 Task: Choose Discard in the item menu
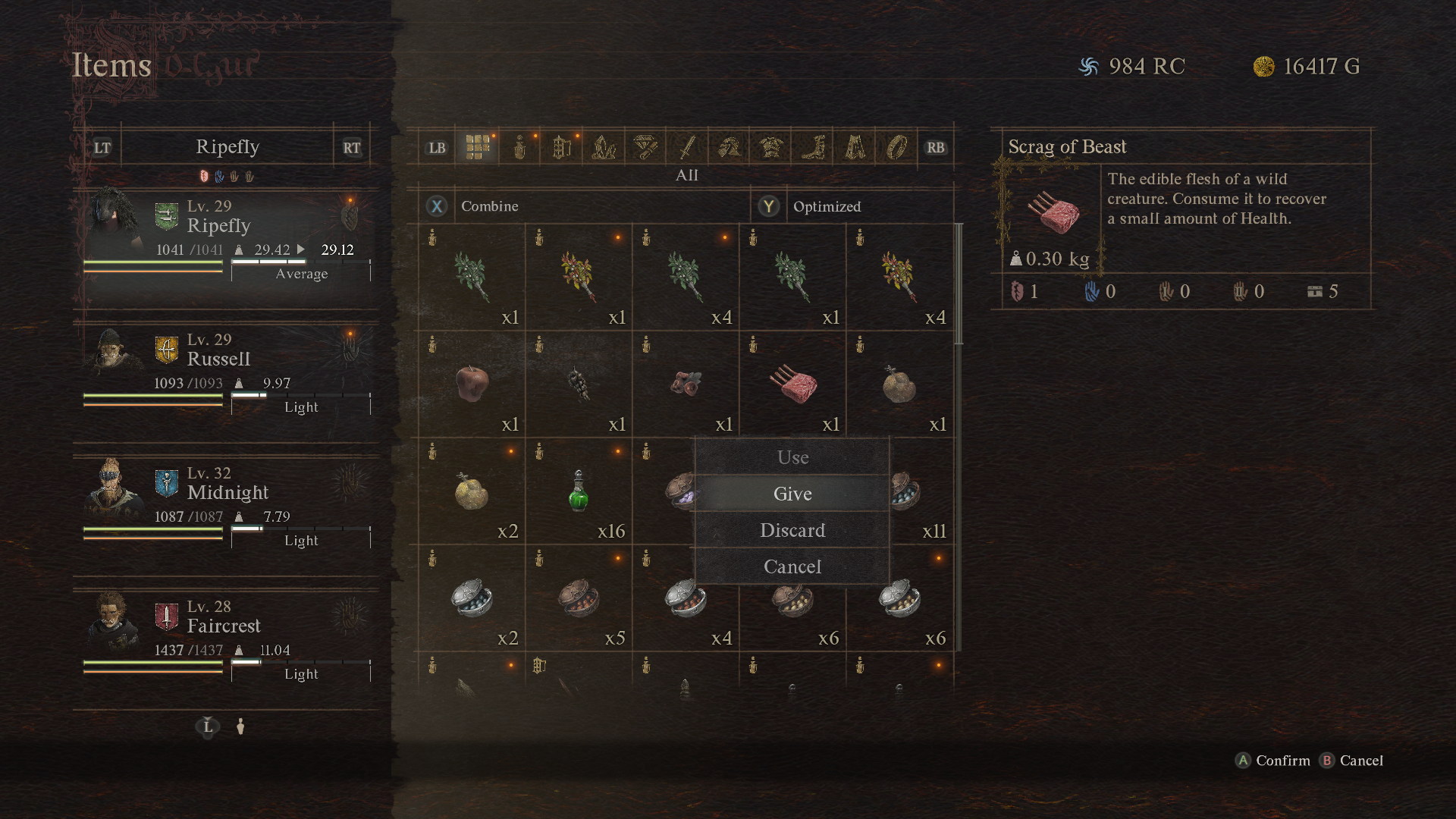click(792, 530)
